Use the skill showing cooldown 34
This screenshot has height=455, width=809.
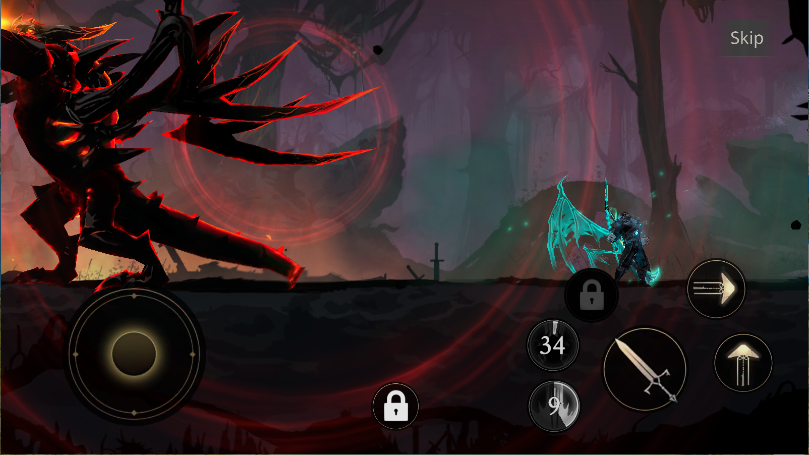click(553, 346)
